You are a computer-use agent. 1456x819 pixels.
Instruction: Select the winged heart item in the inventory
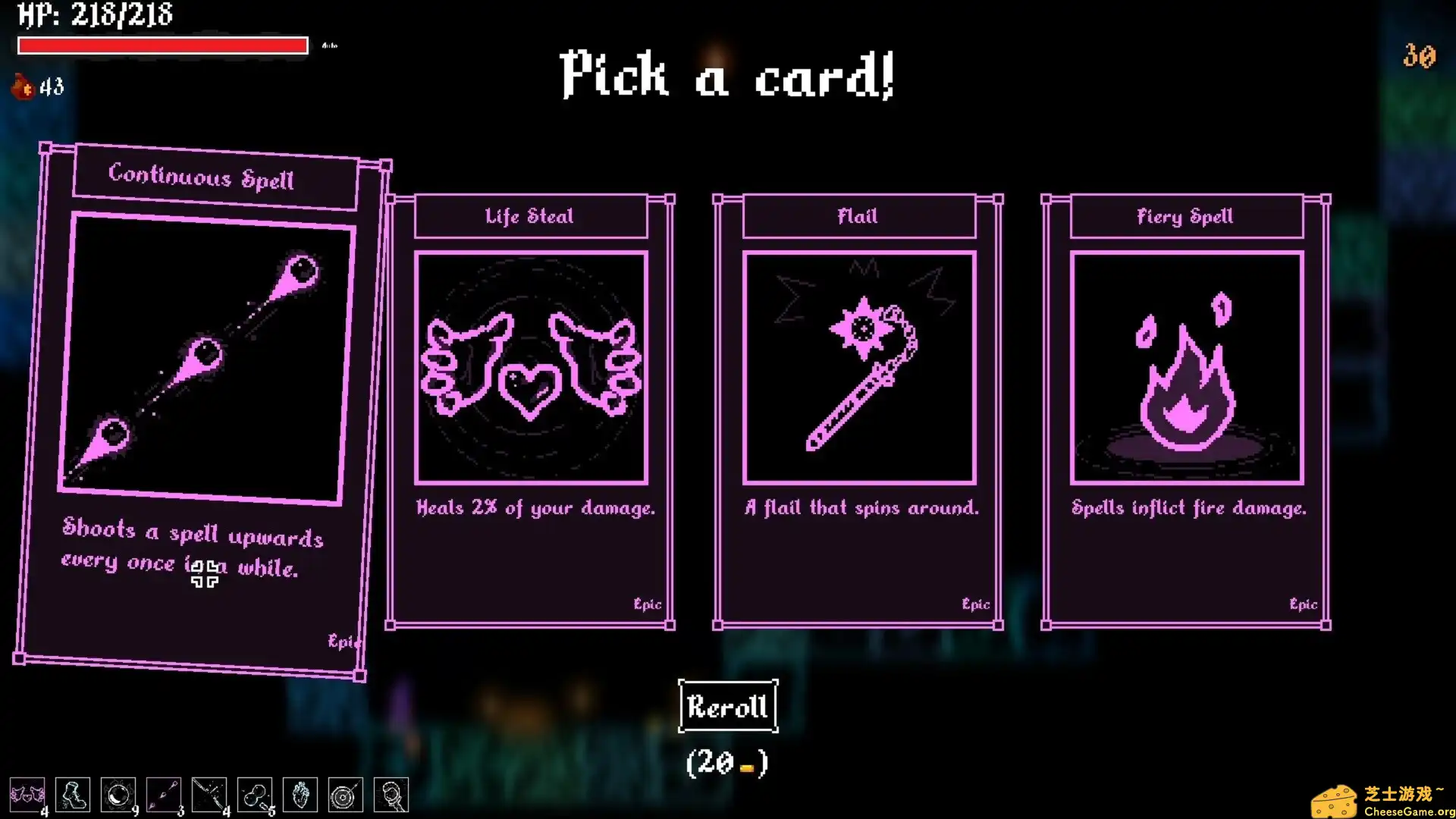point(28,795)
